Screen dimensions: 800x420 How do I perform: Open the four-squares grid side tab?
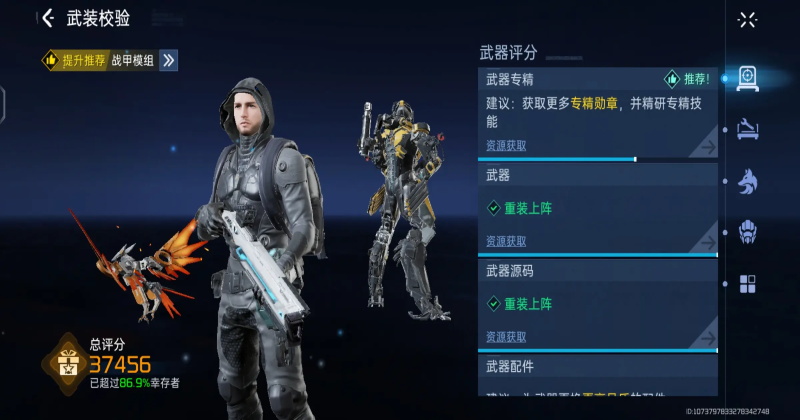point(747,284)
